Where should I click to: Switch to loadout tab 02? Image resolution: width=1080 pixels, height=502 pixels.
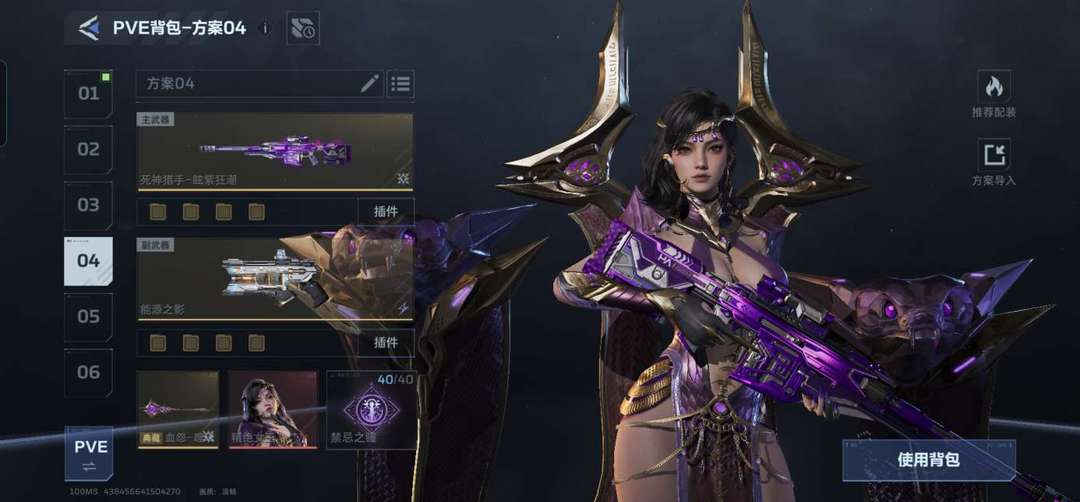pyautogui.click(x=89, y=150)
